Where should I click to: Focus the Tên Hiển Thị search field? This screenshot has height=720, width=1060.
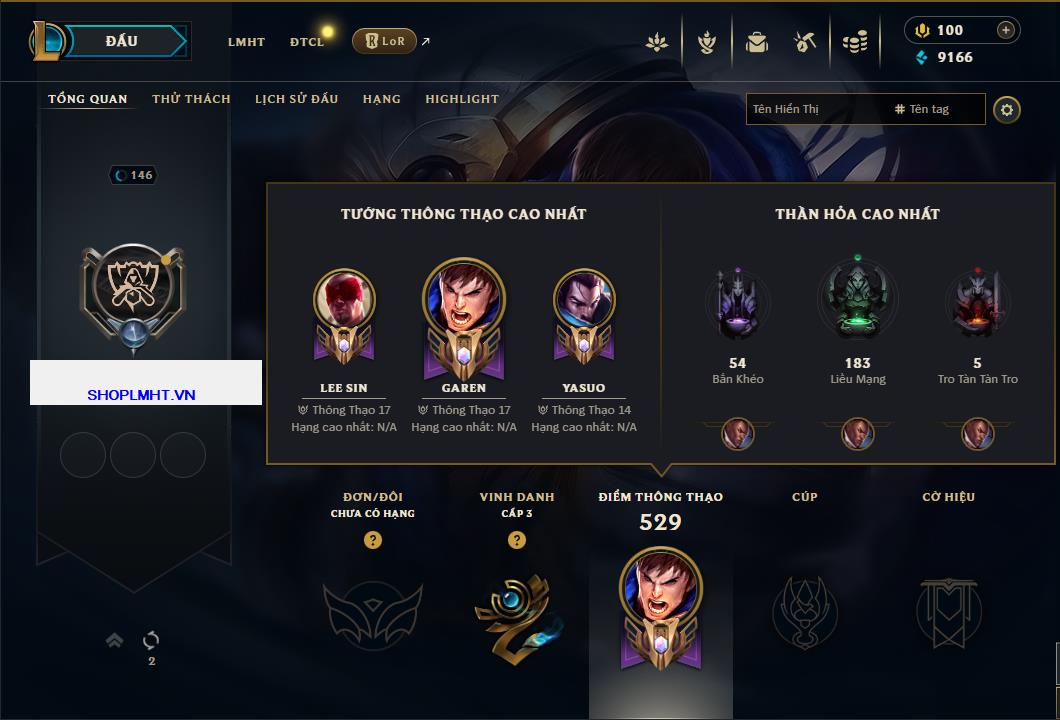tap(815, 109)
